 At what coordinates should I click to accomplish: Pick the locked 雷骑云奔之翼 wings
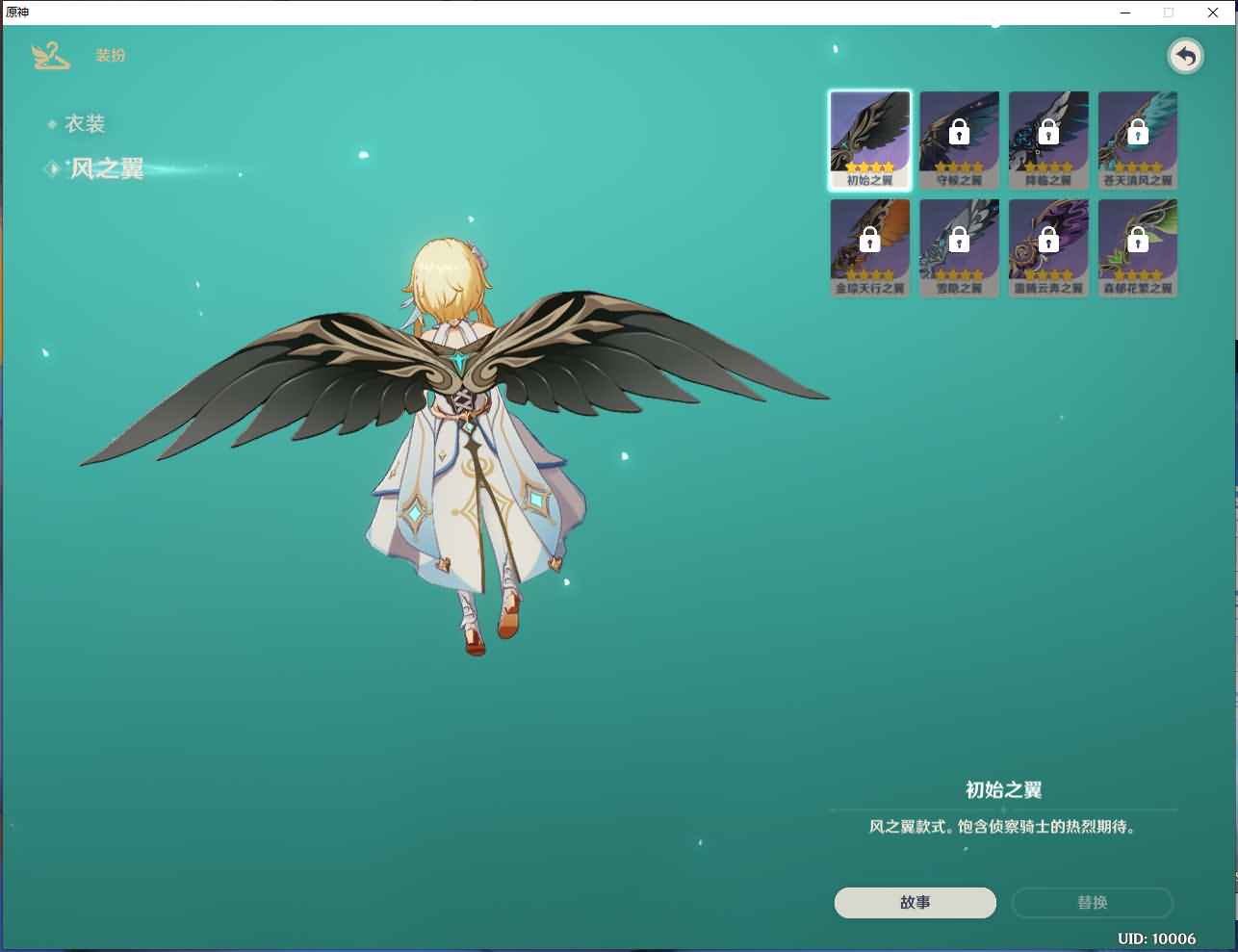(x=1048, y=247)
